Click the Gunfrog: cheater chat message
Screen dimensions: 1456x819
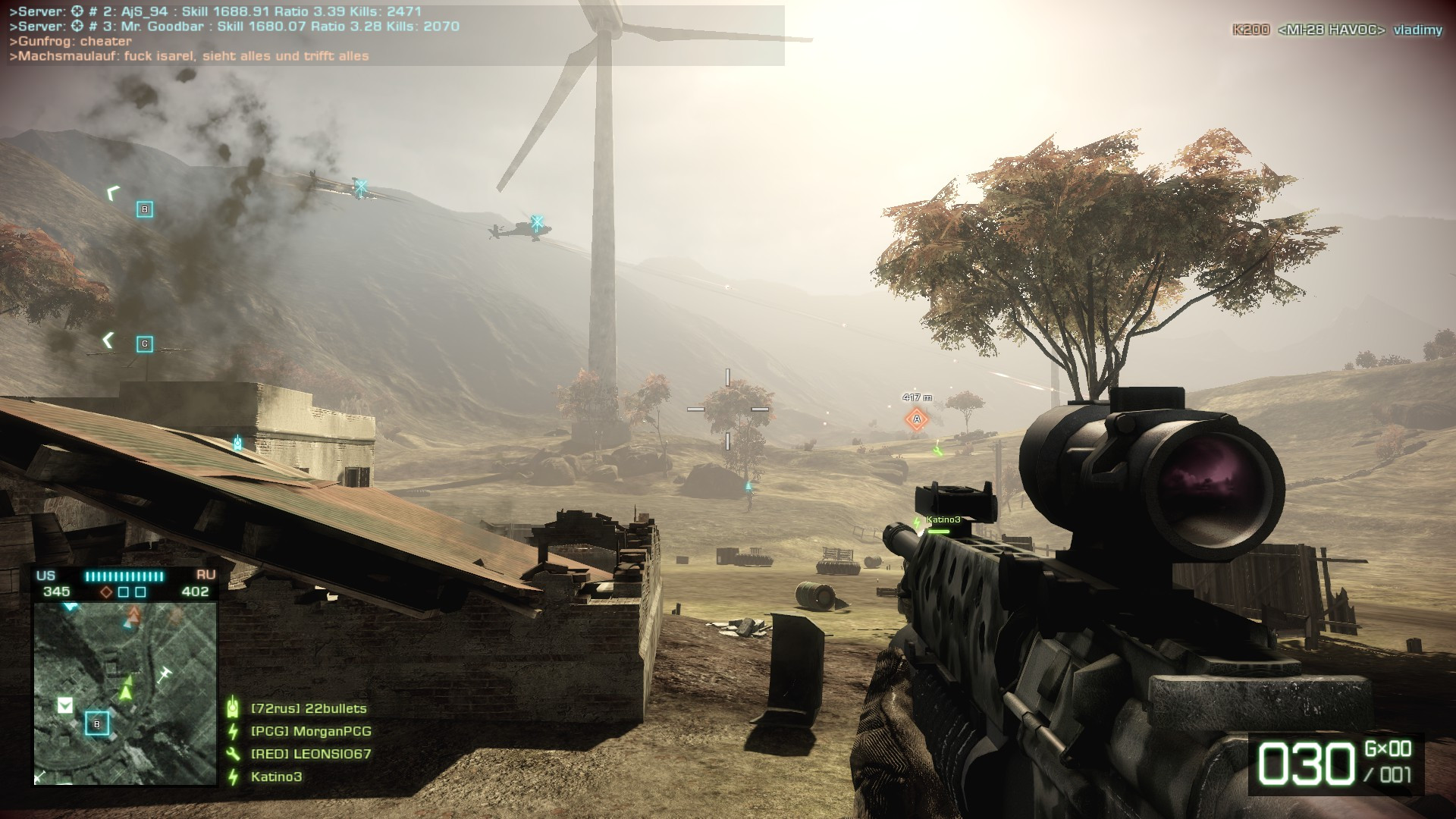(x=72, y=42)
